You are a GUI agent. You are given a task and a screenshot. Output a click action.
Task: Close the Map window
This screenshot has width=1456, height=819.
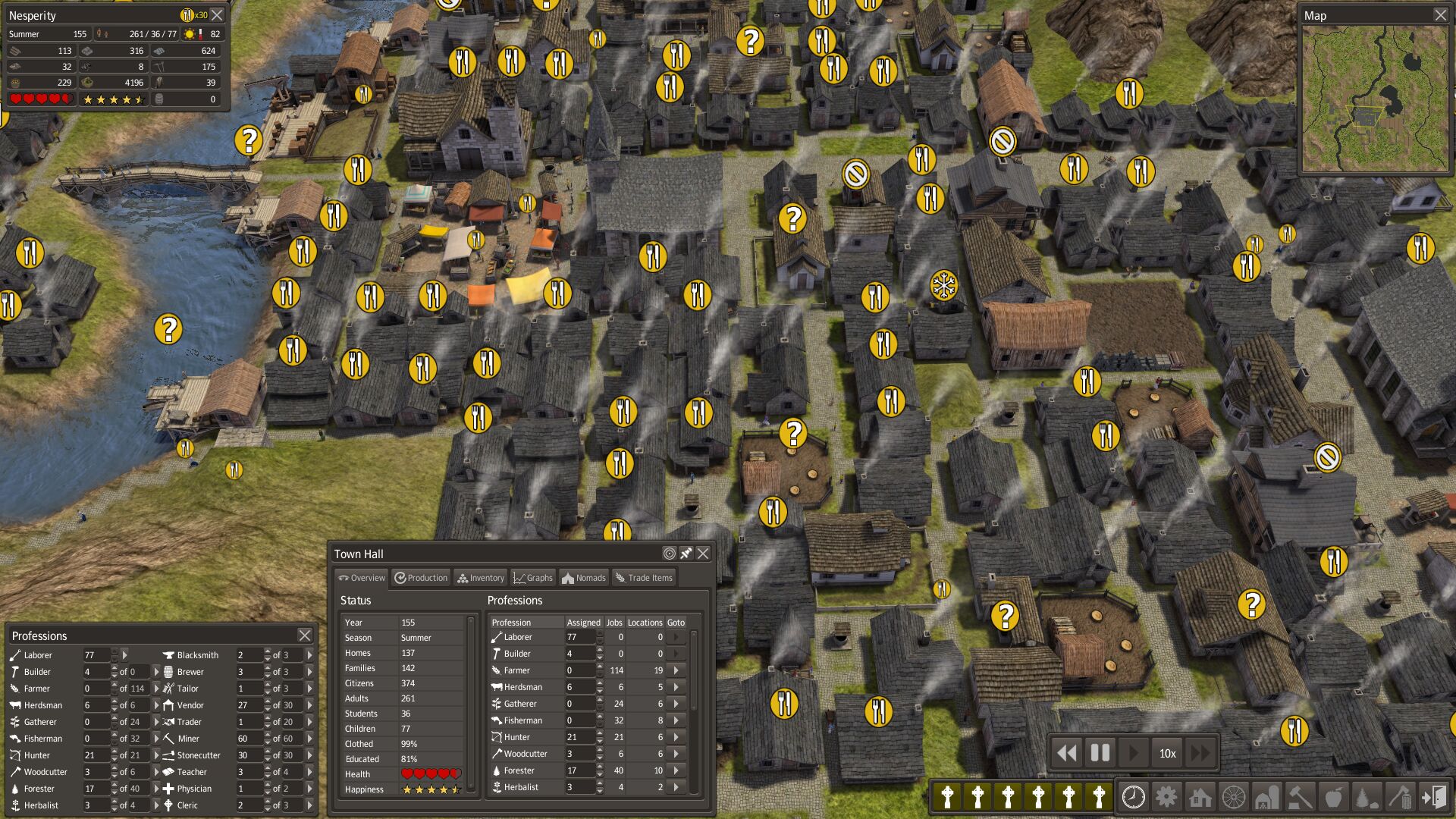(x=1440, y=15)
